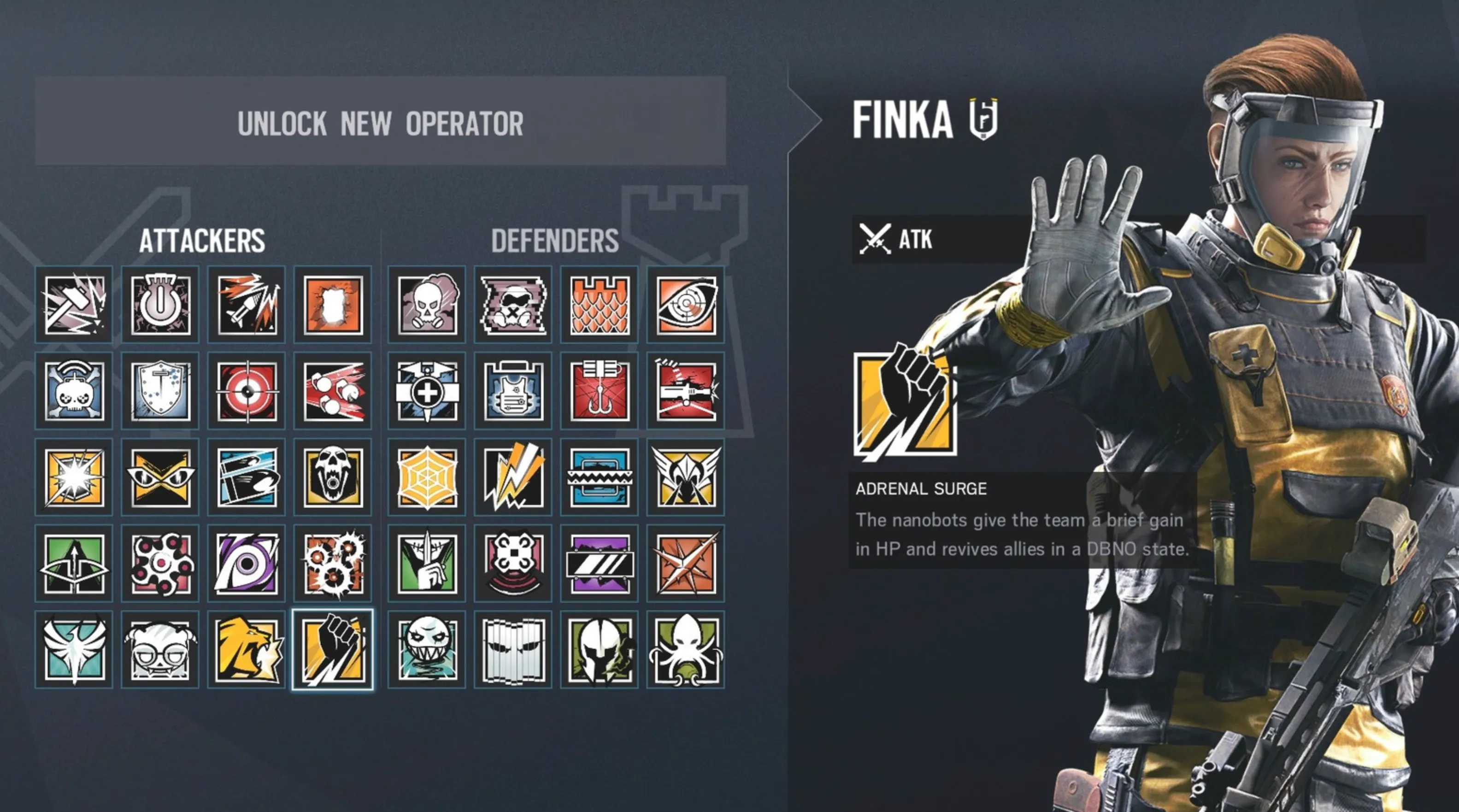This screenshot has width=1459, height=812.
Task: Choose the Montagne shield operator icon
Action: coord(160,391)
